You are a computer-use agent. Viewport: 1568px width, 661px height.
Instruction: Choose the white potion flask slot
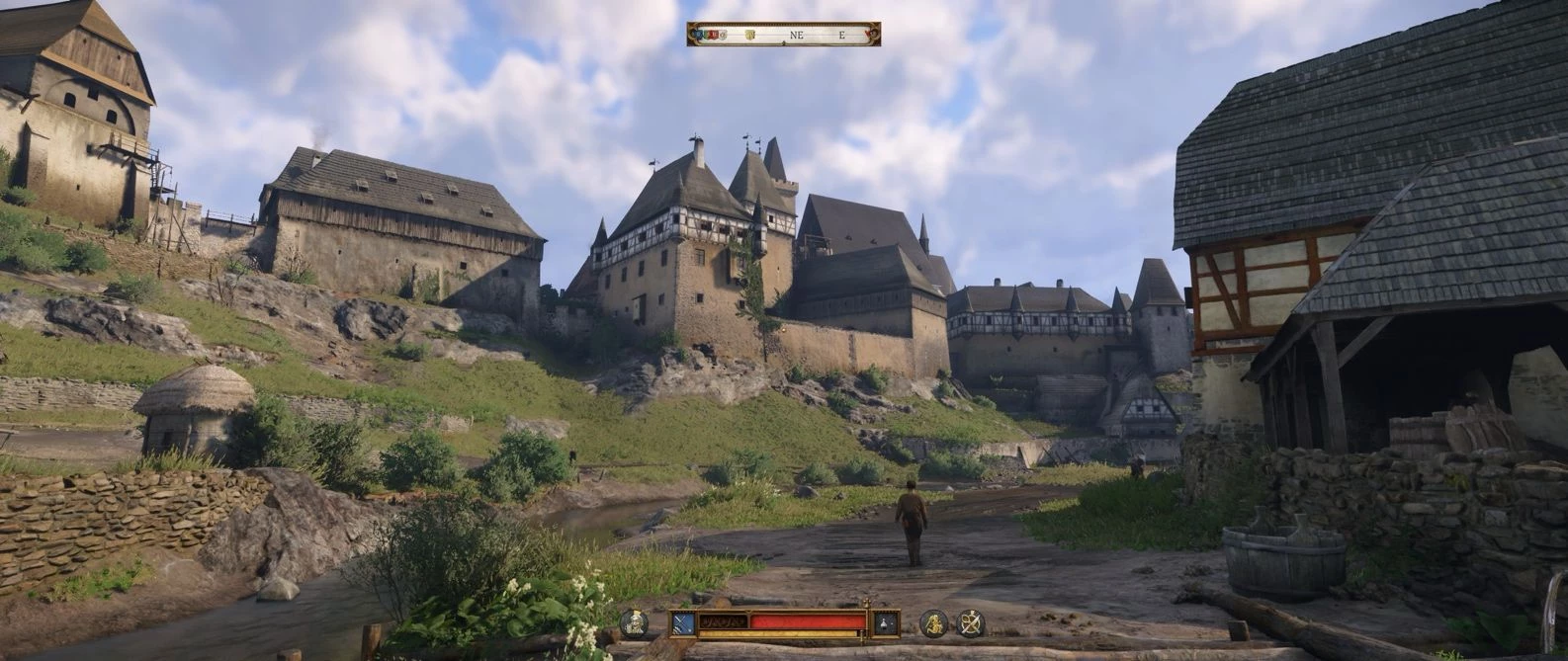pyautogui.click(x=886, y=622)
